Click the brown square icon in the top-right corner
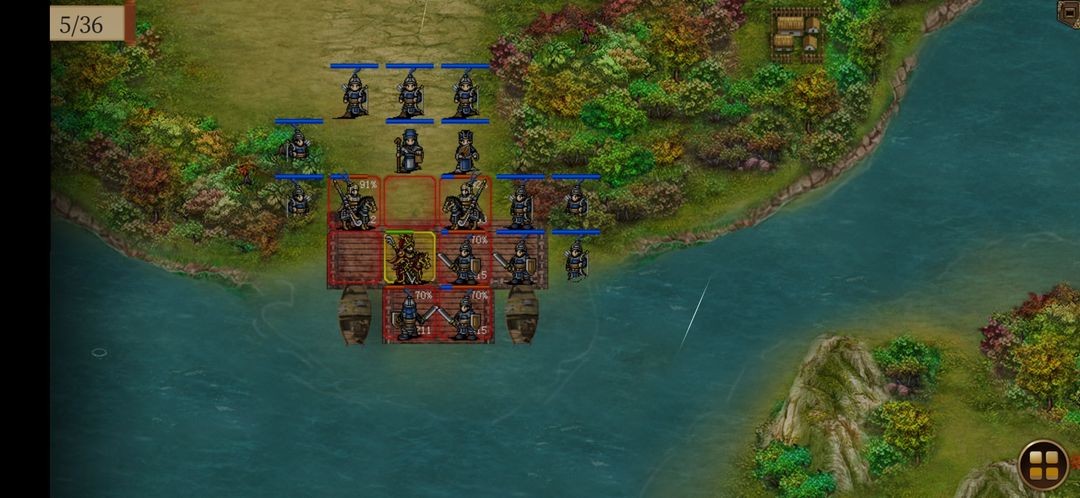 (x=1069, y=12)
